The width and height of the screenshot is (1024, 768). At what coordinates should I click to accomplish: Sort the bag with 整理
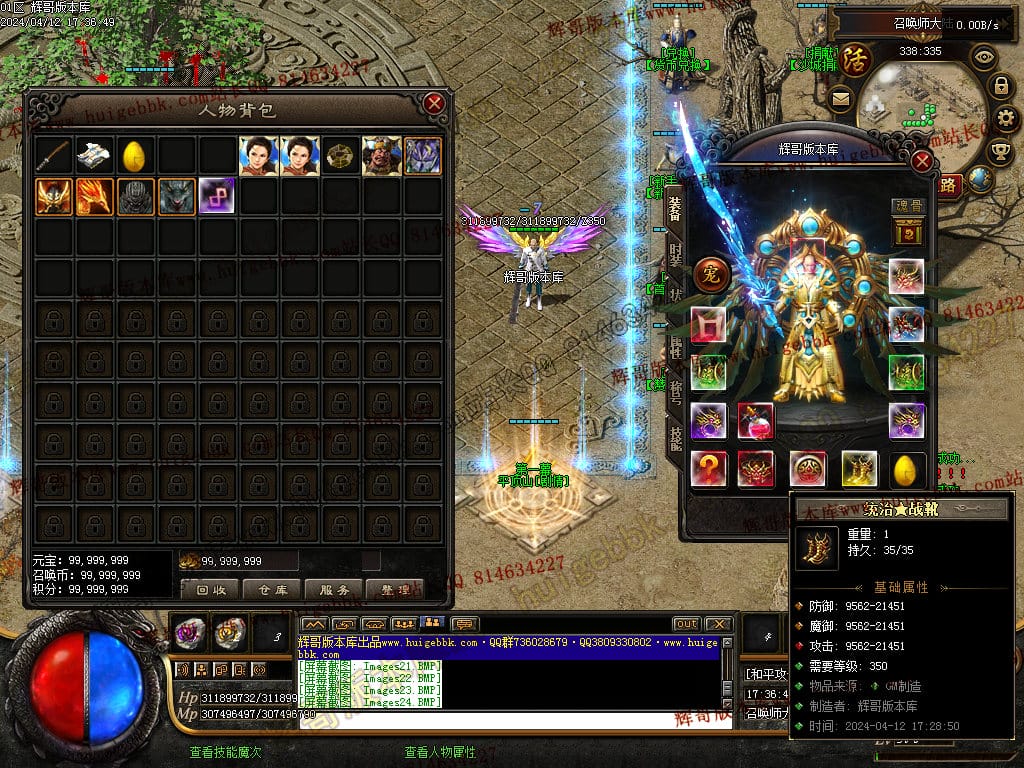[x=396, y=590]
